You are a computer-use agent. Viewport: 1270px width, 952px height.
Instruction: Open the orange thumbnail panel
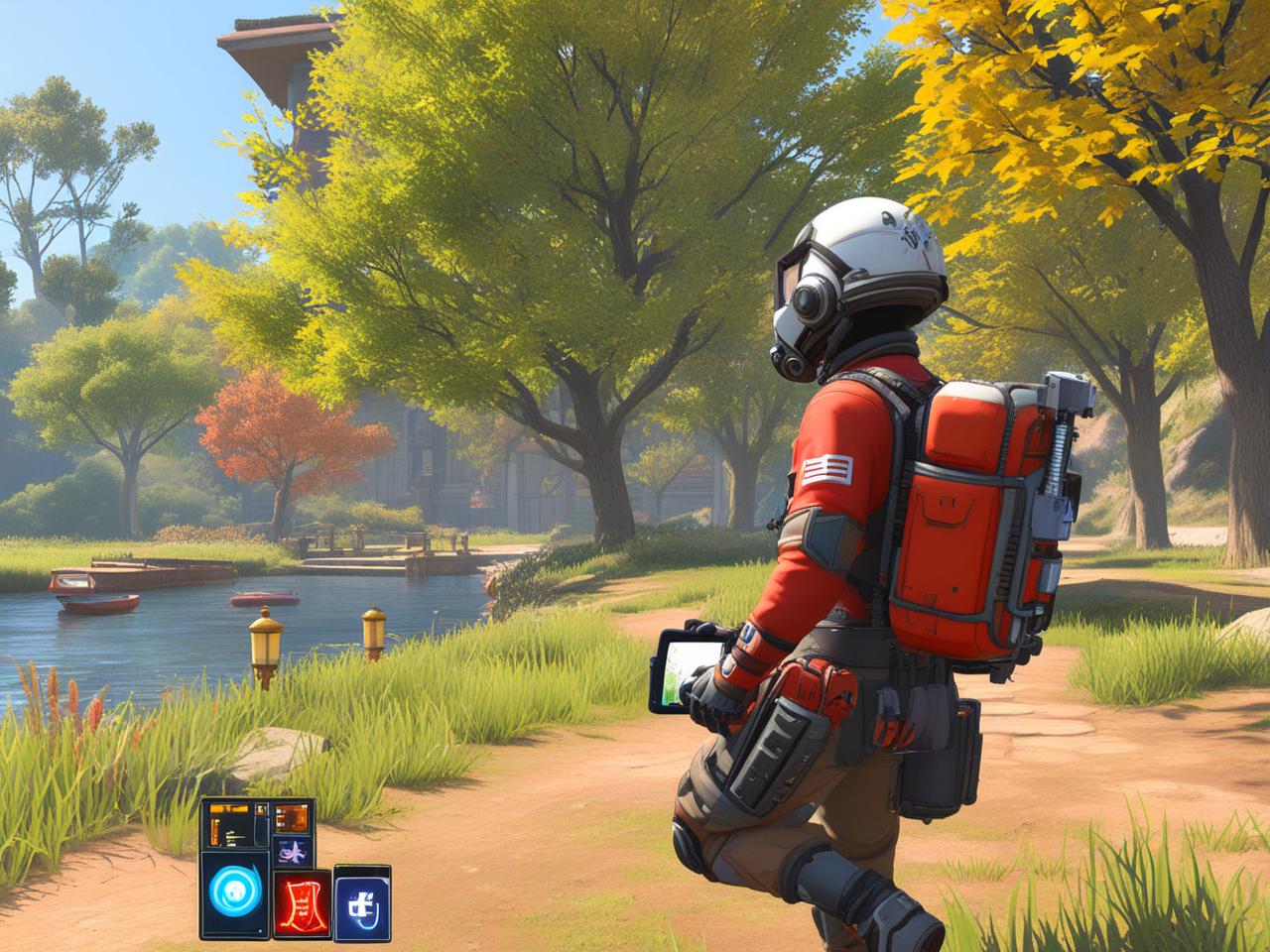coord(293,817)
